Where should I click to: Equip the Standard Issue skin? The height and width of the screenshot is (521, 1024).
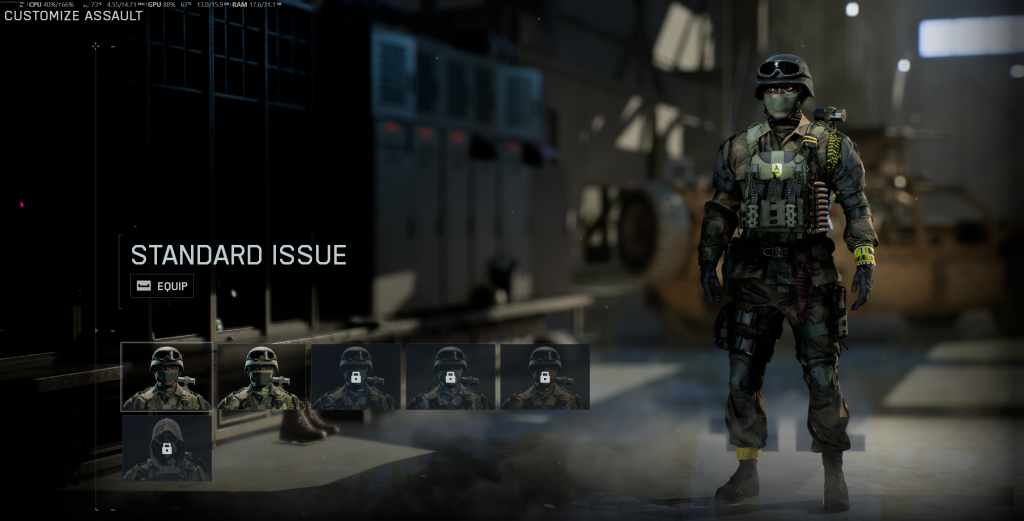[161, 286]
